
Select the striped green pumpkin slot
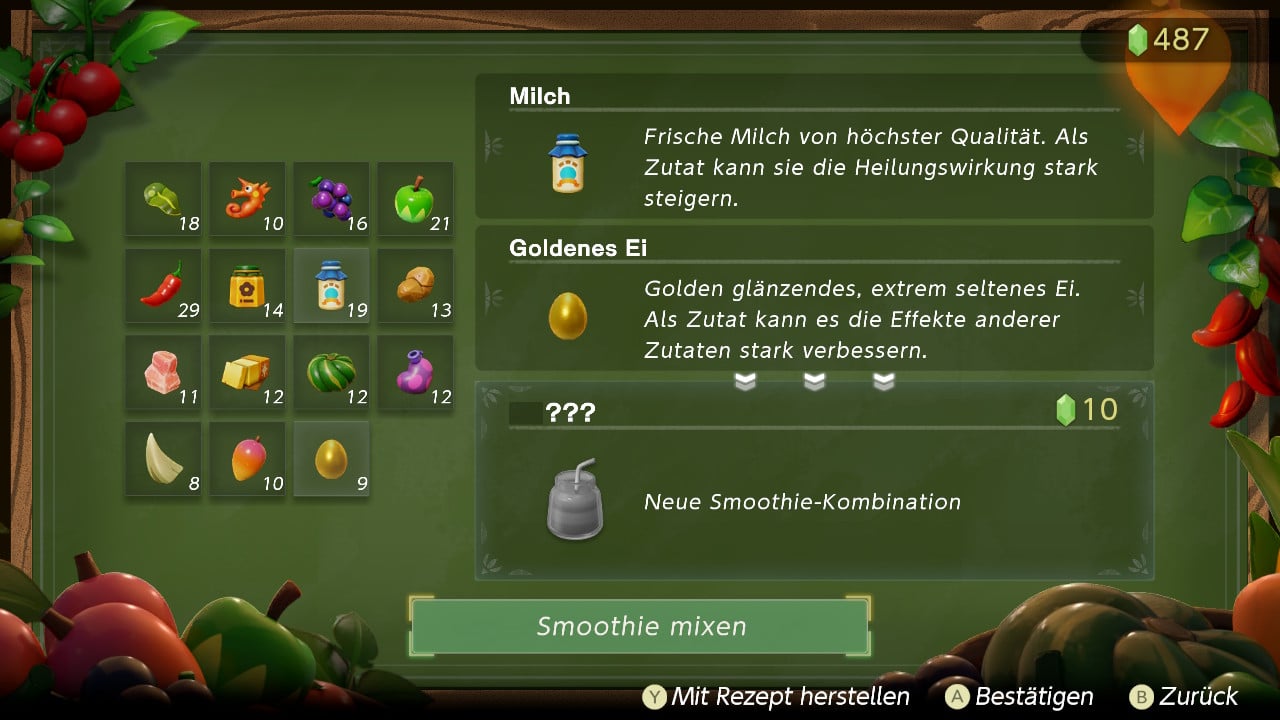pyautogui.click(x=331, y=372)
